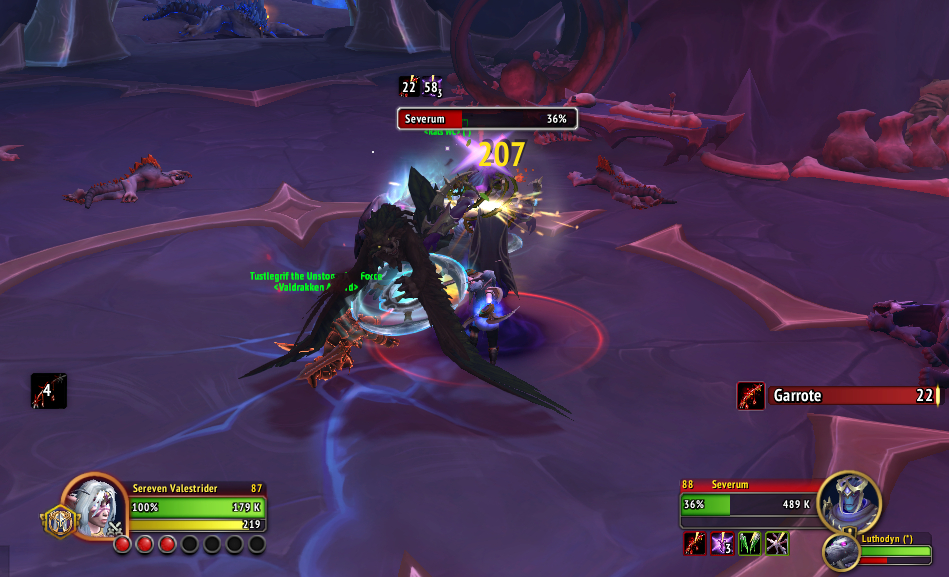Click the Garrote icon beside the Garrote timer bar
Viewport: 949px width, 577px height.
click(x=750, y=396)
